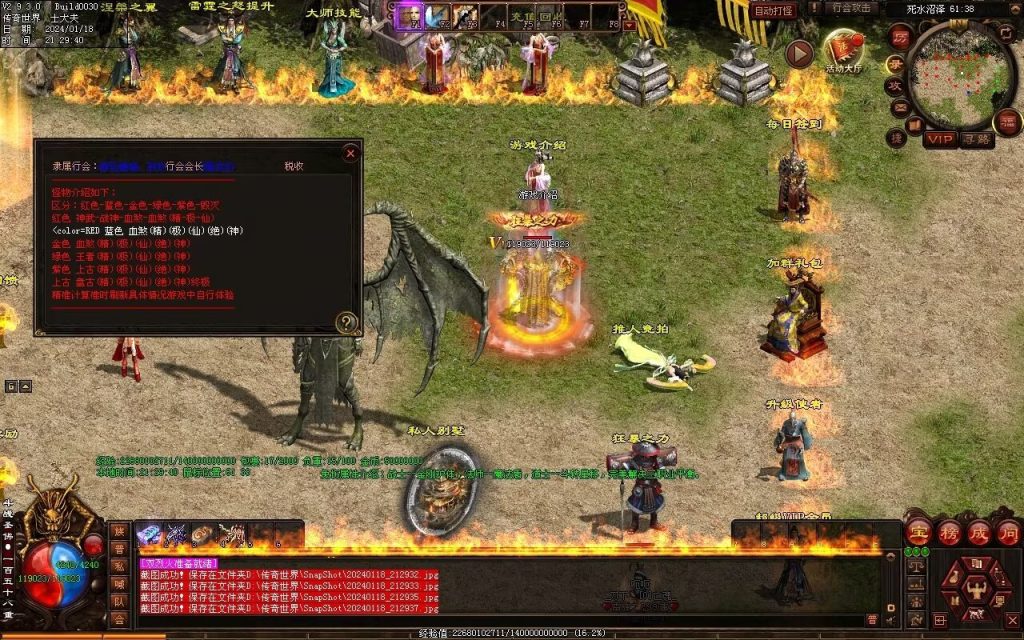Open the 问 help button
The height and width of the screenshot is (640, 1024).
tap(1007, 533)
